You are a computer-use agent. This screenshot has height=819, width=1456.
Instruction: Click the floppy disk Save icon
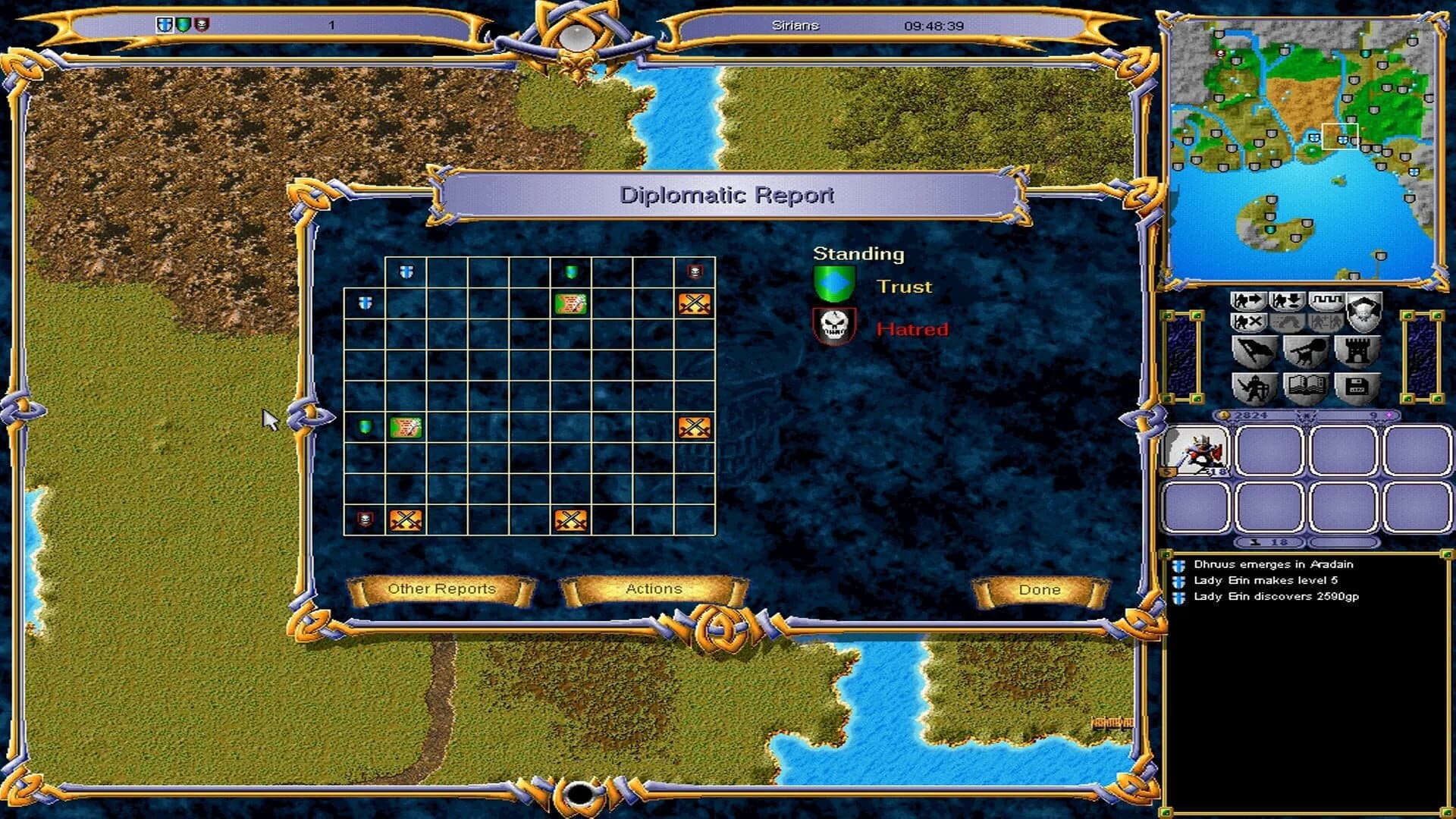point(1357,387)
